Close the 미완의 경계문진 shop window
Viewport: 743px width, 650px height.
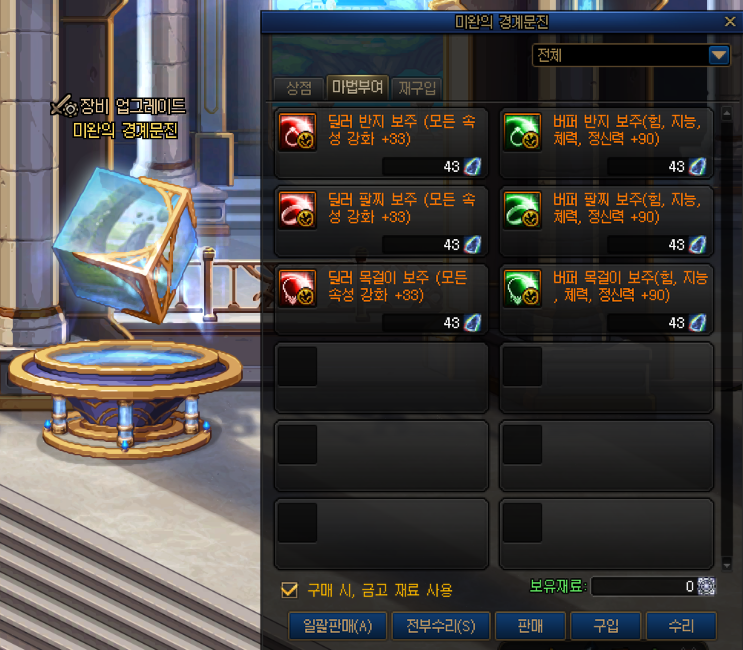click(729, 20)
